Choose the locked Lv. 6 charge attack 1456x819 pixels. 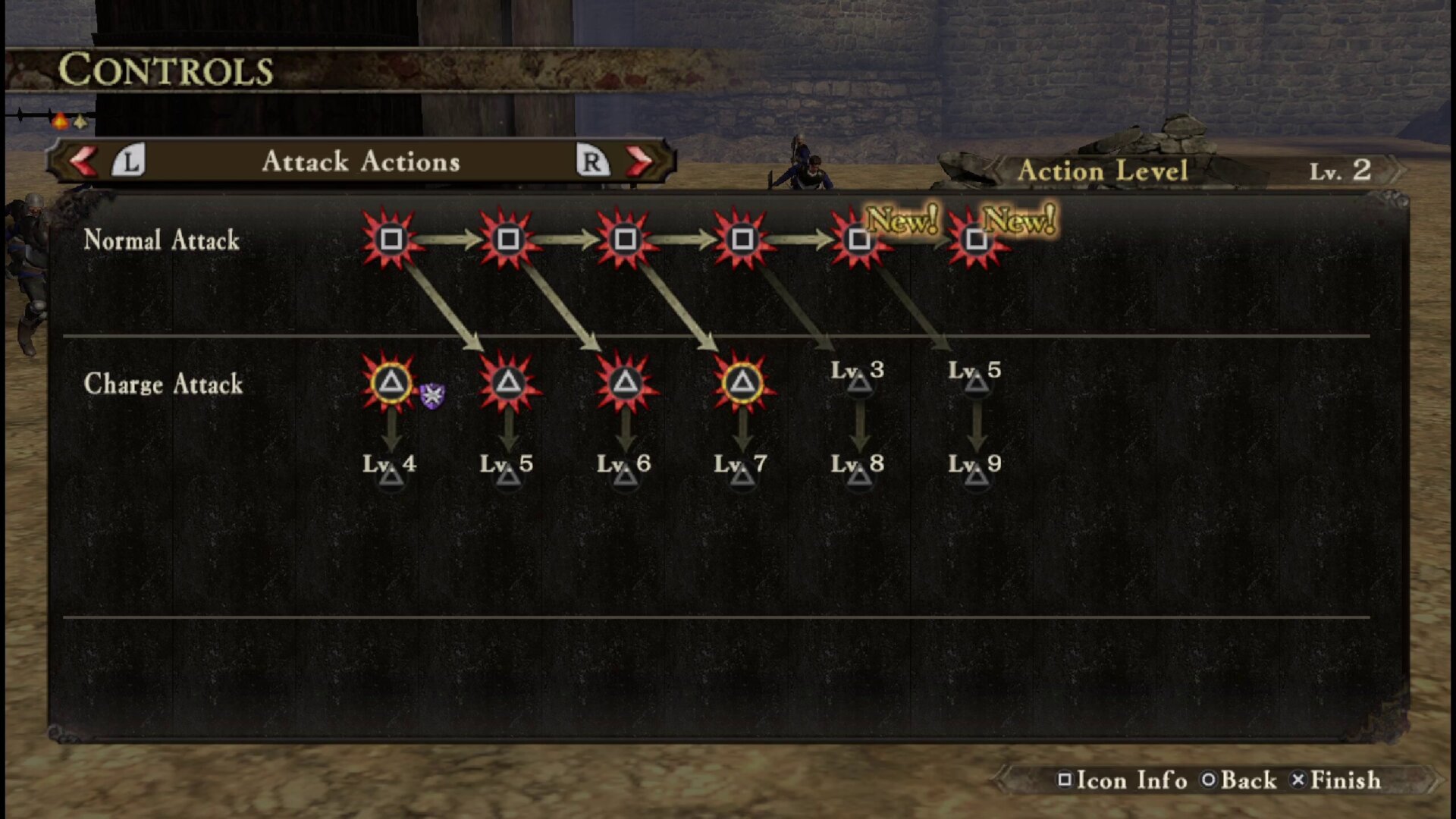(x=625, y=467)
